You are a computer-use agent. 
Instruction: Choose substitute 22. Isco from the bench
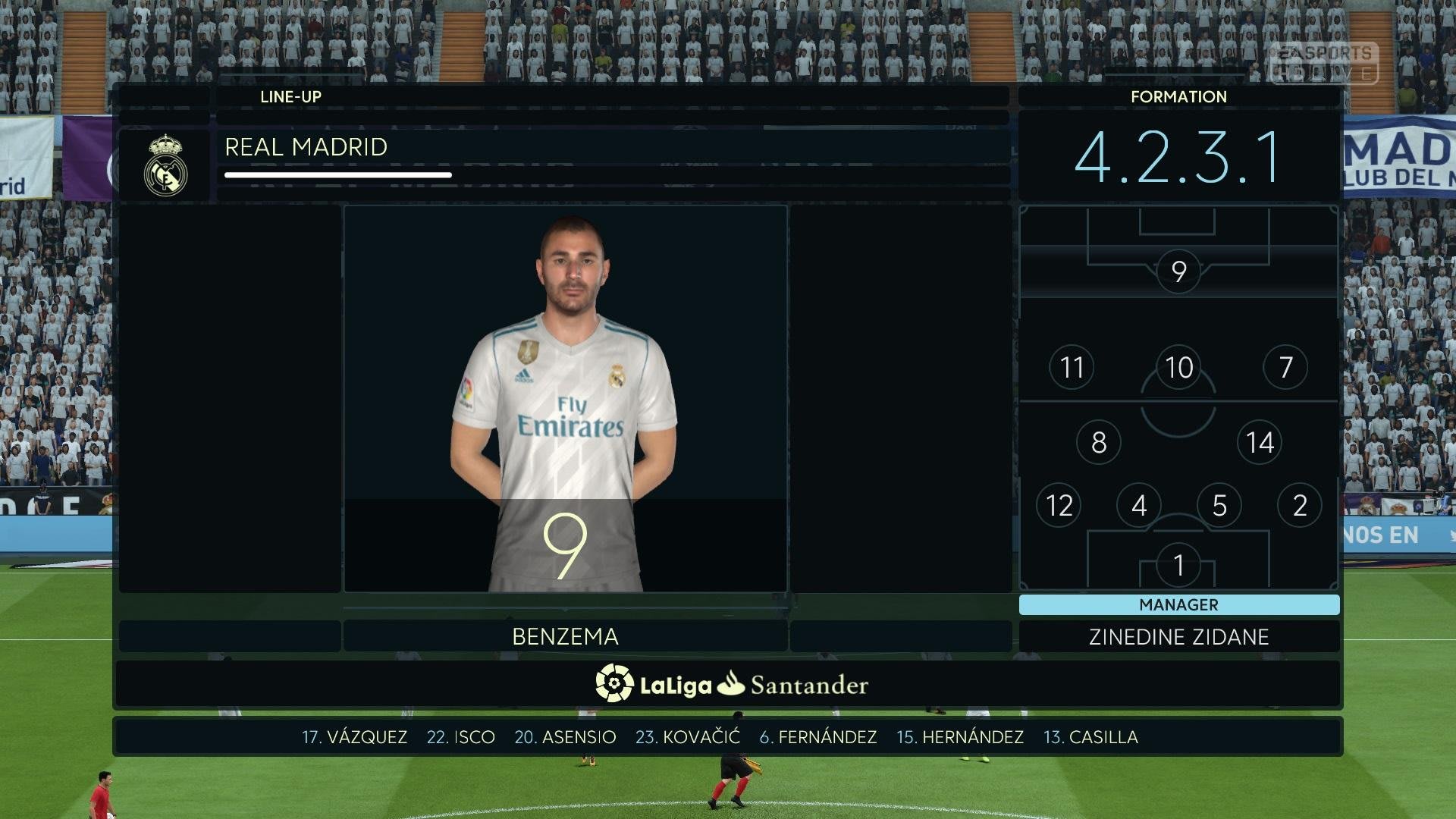click(x=460, y=737)
